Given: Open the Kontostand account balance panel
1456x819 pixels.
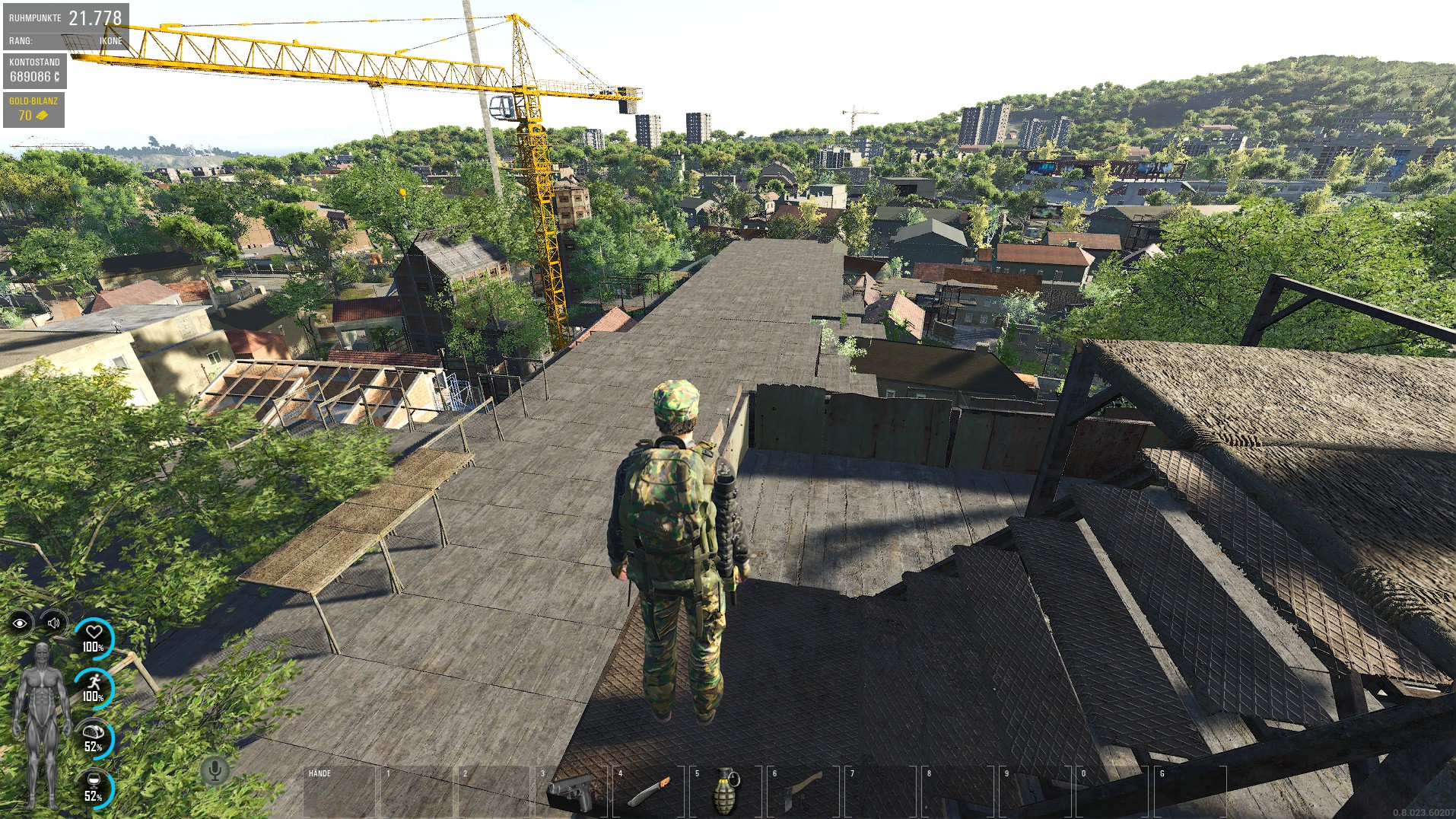Looking at the screenshot, I should [34, 71].
